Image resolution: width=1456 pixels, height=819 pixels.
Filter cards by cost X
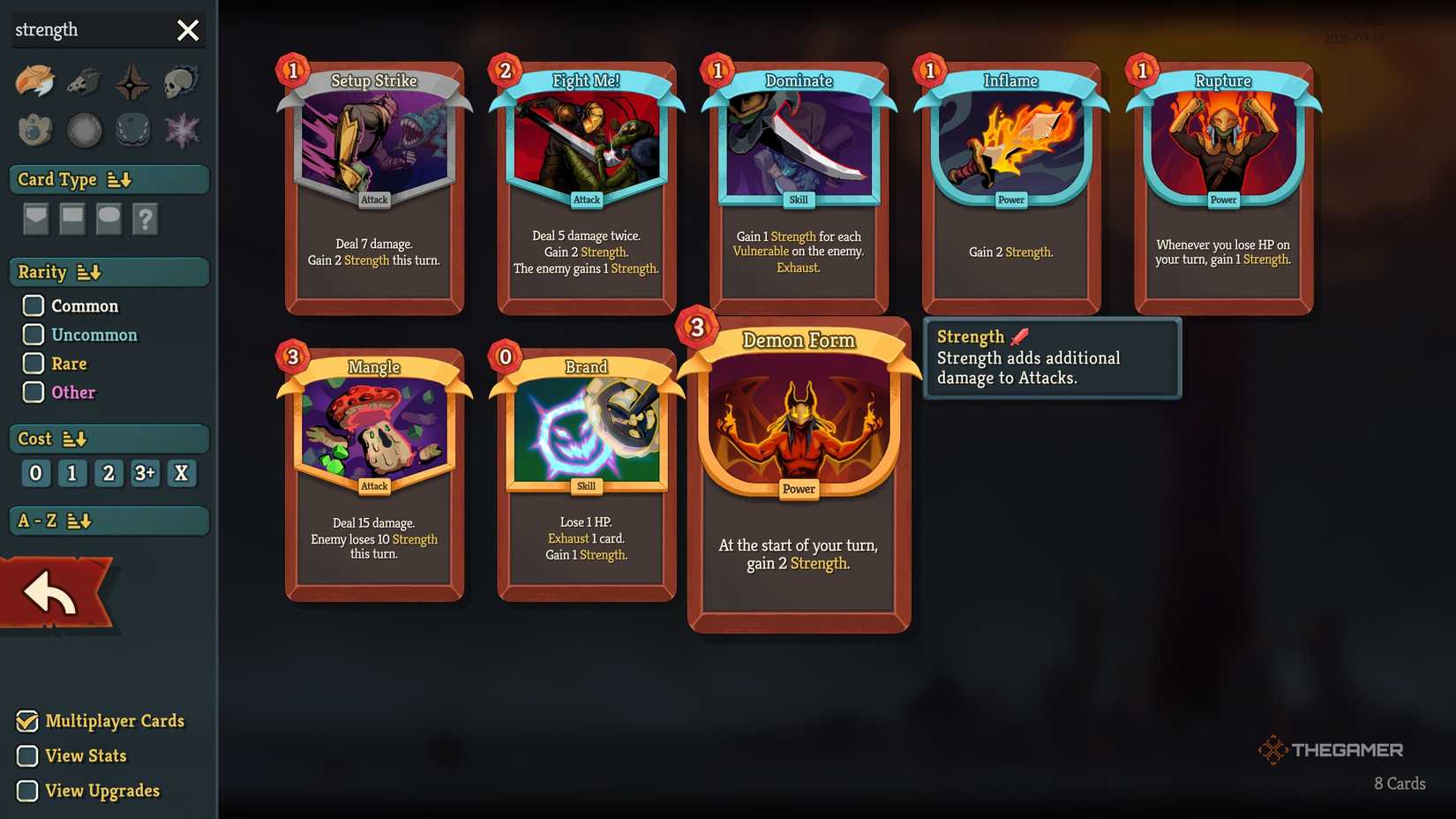pyautogui.click(x=181, y=473)
